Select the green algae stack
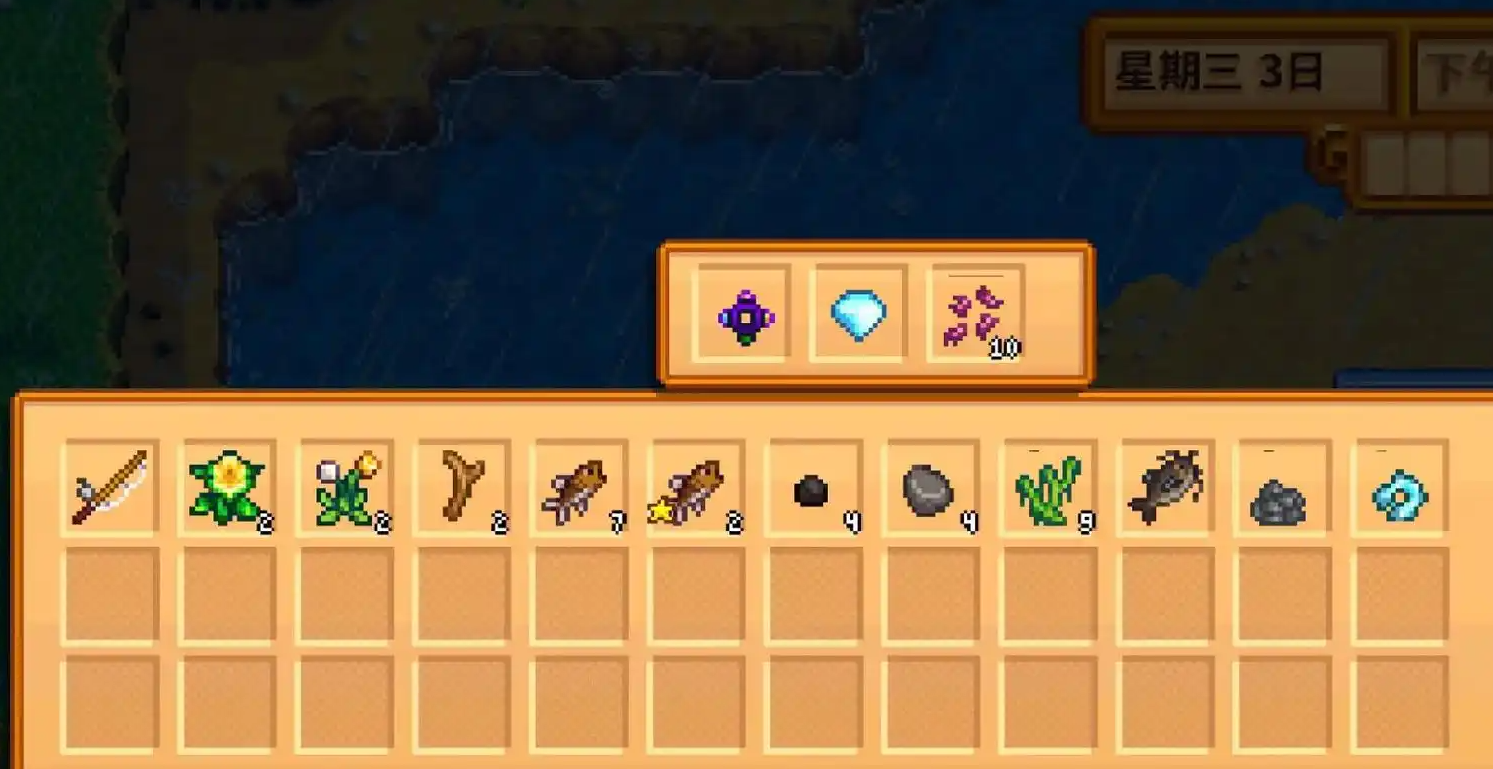Viewport: 1493px width, 769px height. click(x=1046, y=488)
